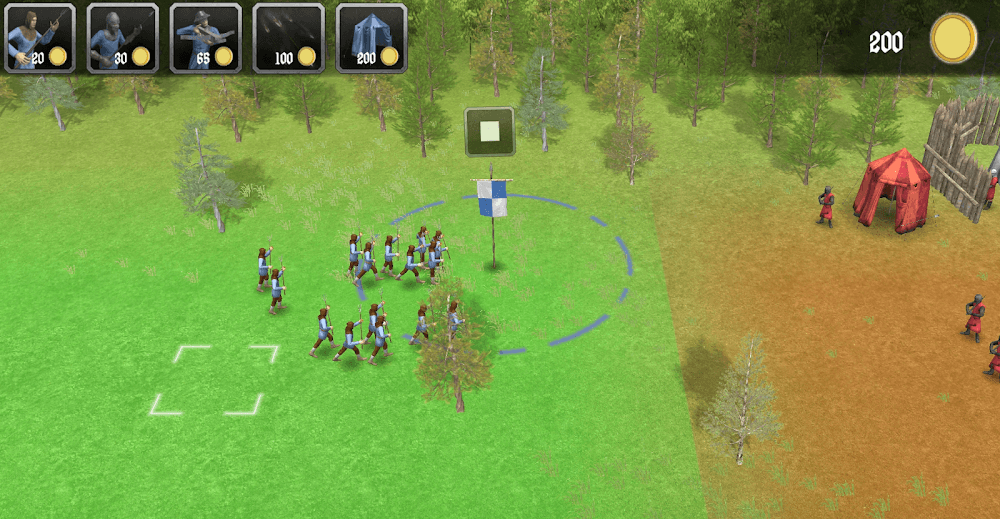
Task: Recruit the 65-gold crossbowman unit
Action: tap(205, 38)
